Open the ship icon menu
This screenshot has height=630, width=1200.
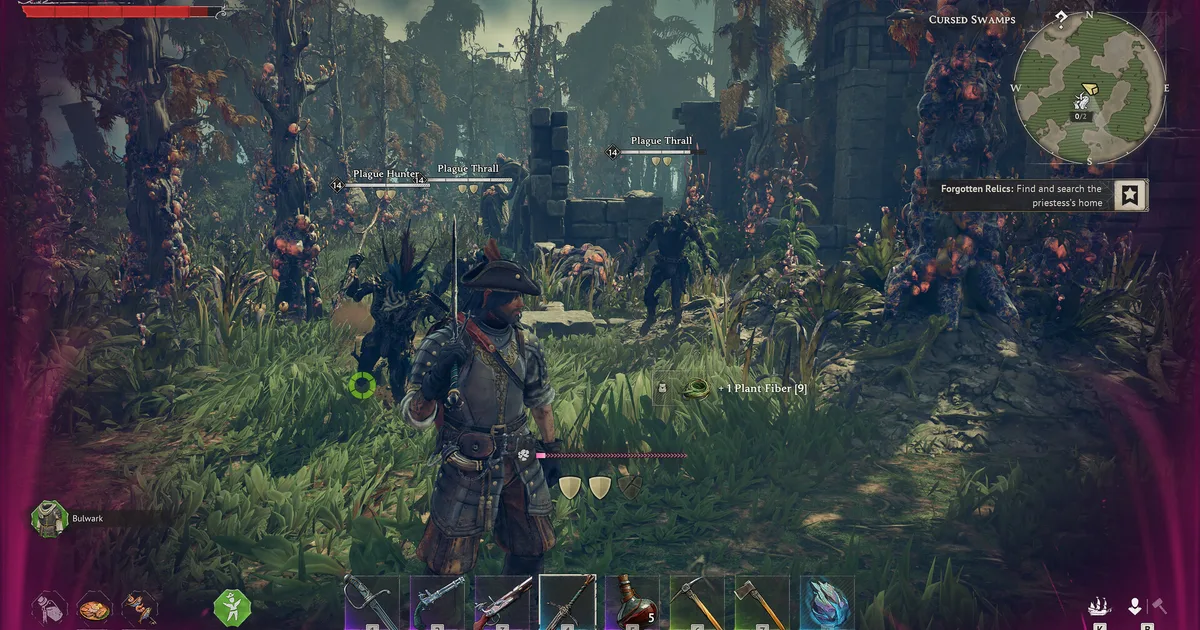[1099, 606]
